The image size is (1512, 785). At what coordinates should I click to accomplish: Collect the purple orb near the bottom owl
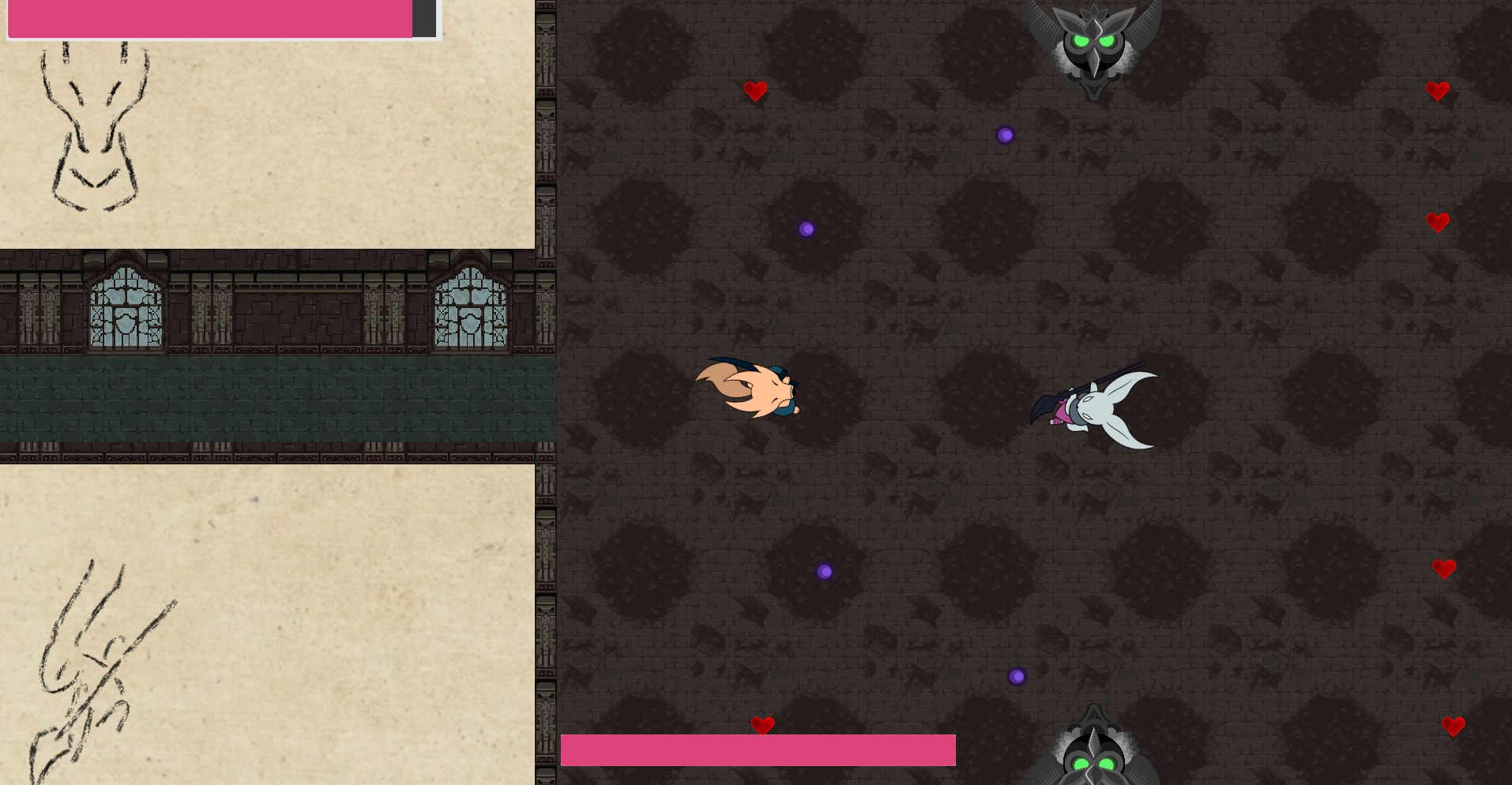1017,676
